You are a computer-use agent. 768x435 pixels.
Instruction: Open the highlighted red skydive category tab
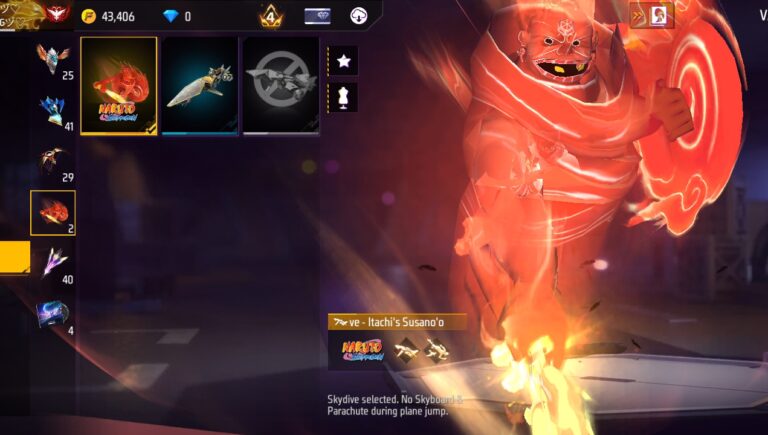pos(53,212)
